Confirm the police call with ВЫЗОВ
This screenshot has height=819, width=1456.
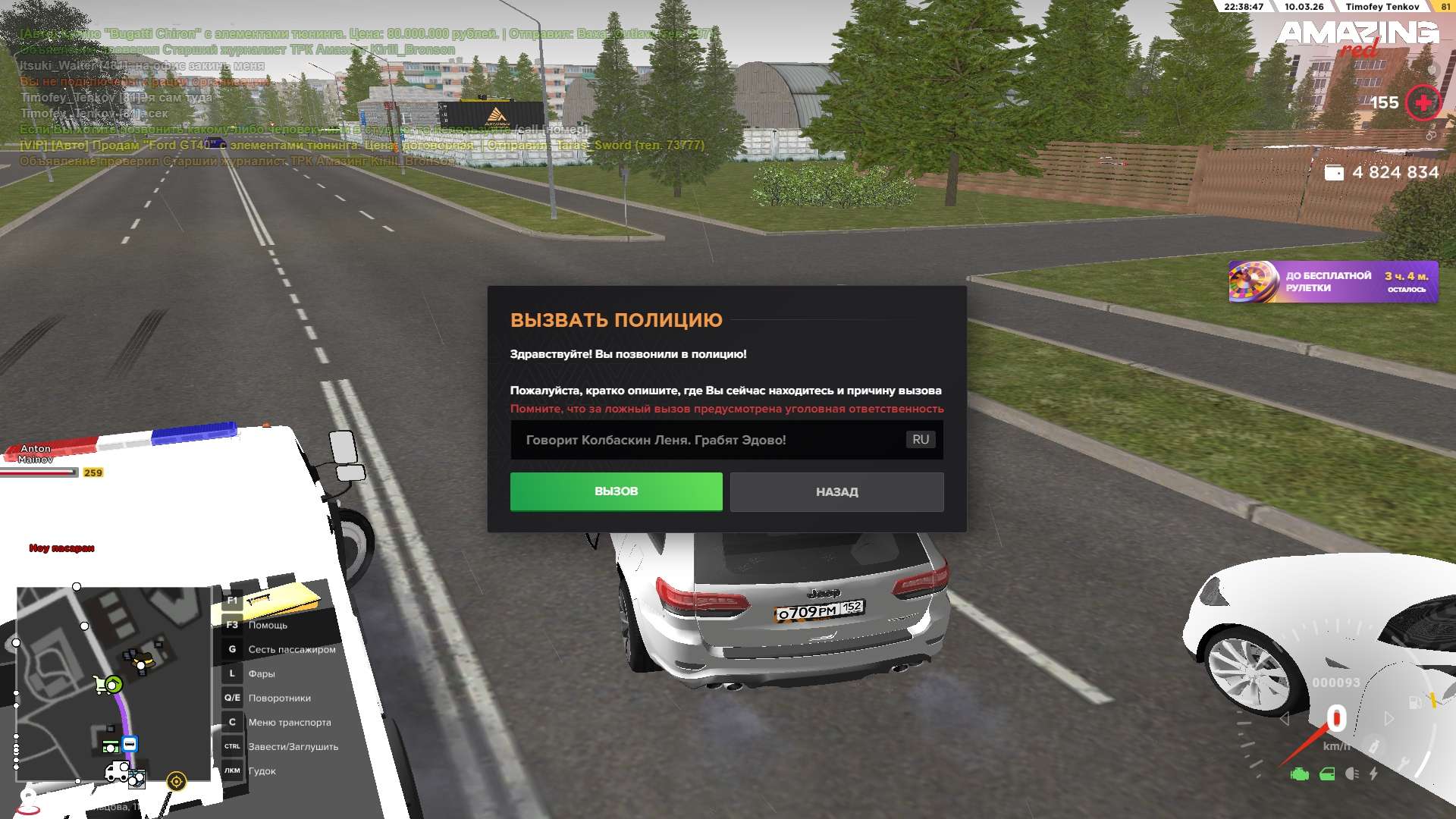point(616,491)
